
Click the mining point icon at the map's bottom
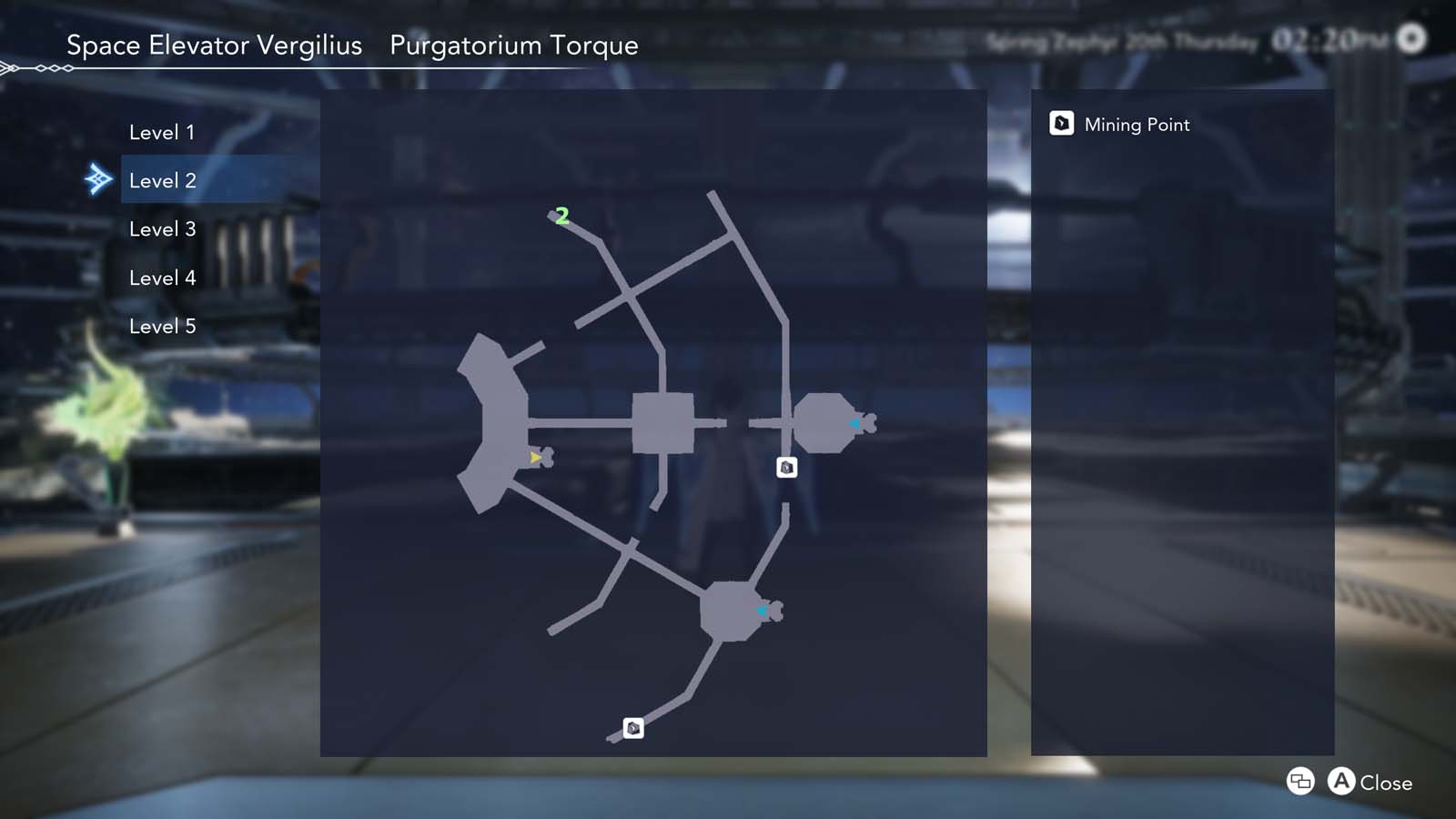632,727
